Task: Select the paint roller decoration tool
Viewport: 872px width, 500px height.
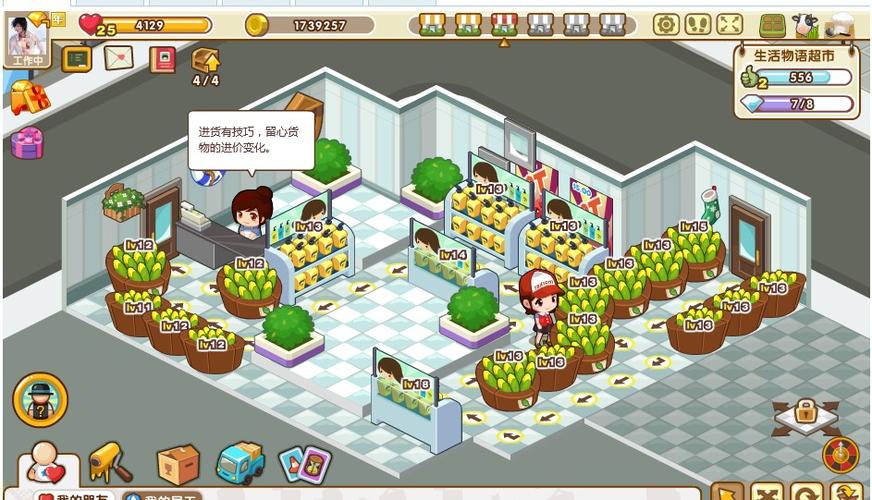Action: click(110, 462)
